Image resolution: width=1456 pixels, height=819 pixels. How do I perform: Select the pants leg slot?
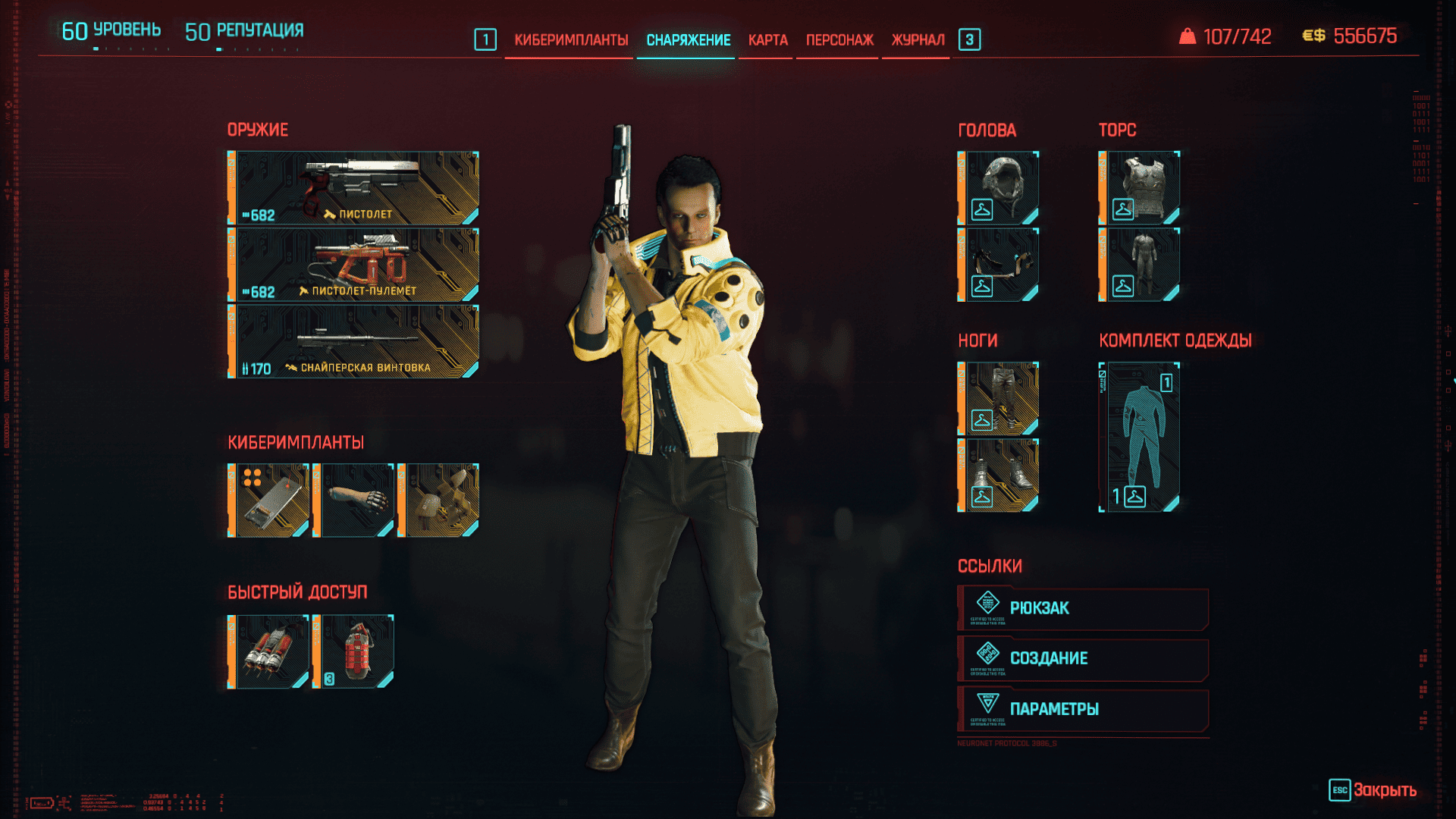(x=999, y=399)
